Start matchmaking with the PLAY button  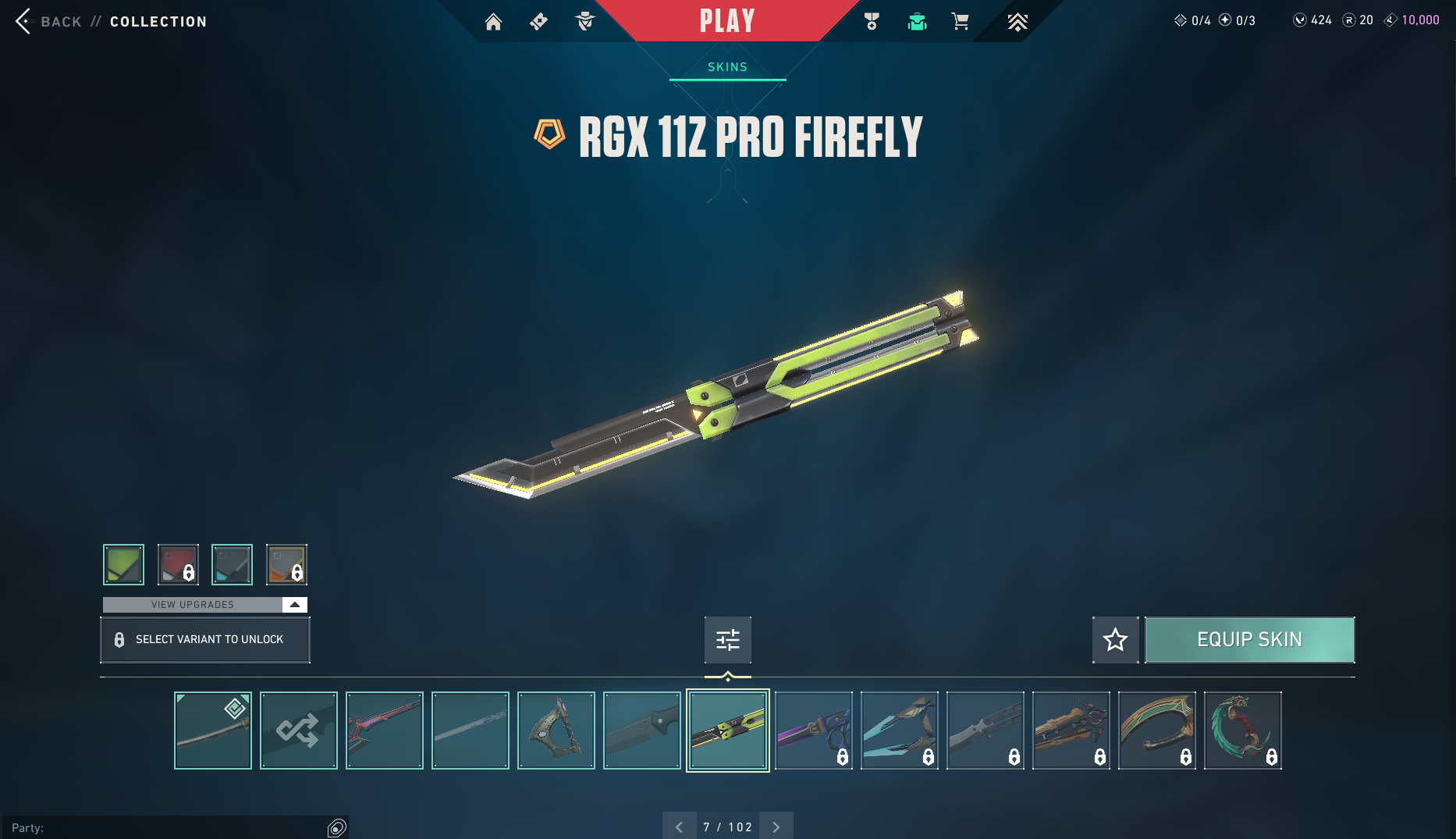pos(726,21)
